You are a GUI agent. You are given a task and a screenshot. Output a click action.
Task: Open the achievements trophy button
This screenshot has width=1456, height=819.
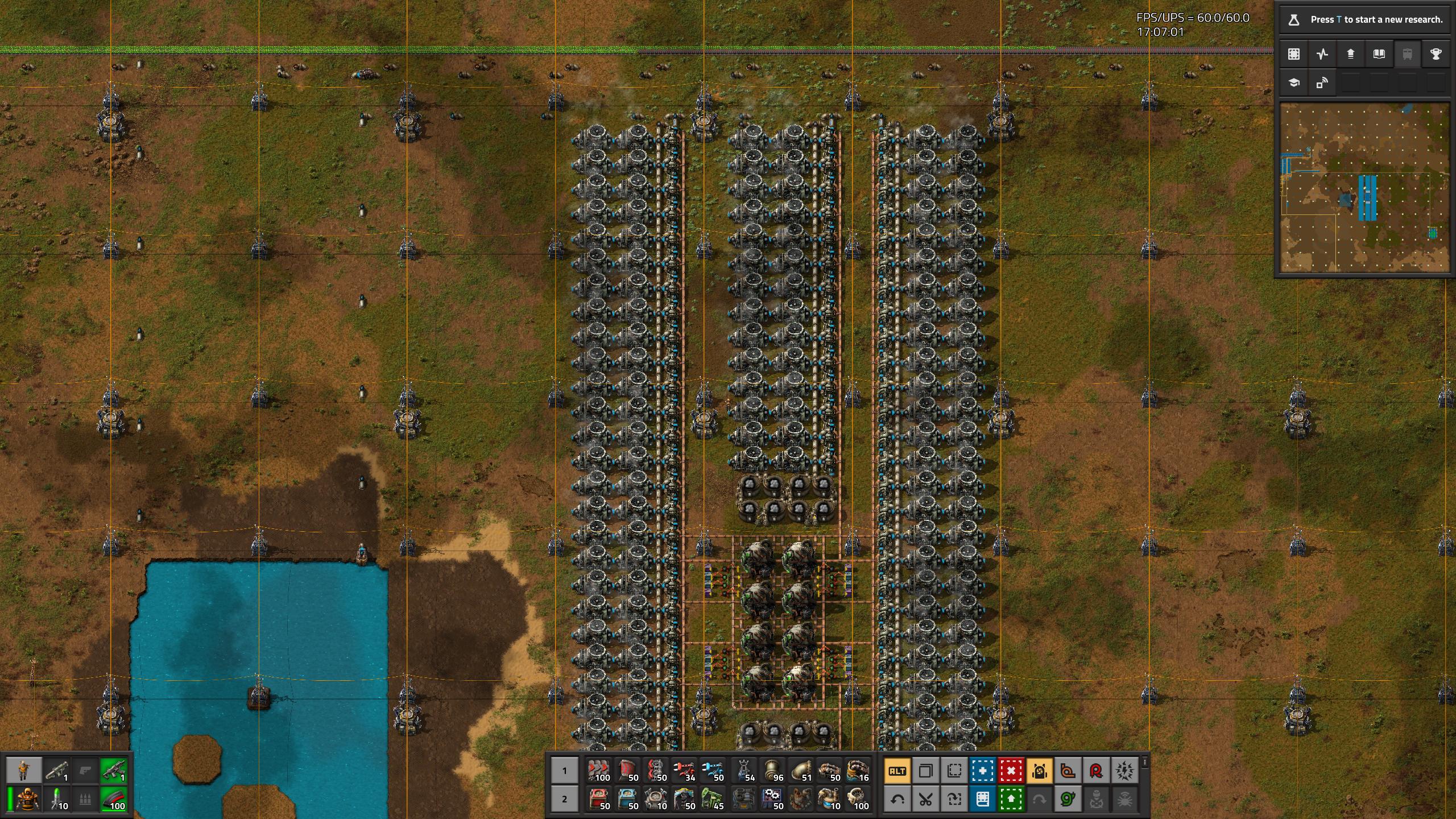[1436, 54]
